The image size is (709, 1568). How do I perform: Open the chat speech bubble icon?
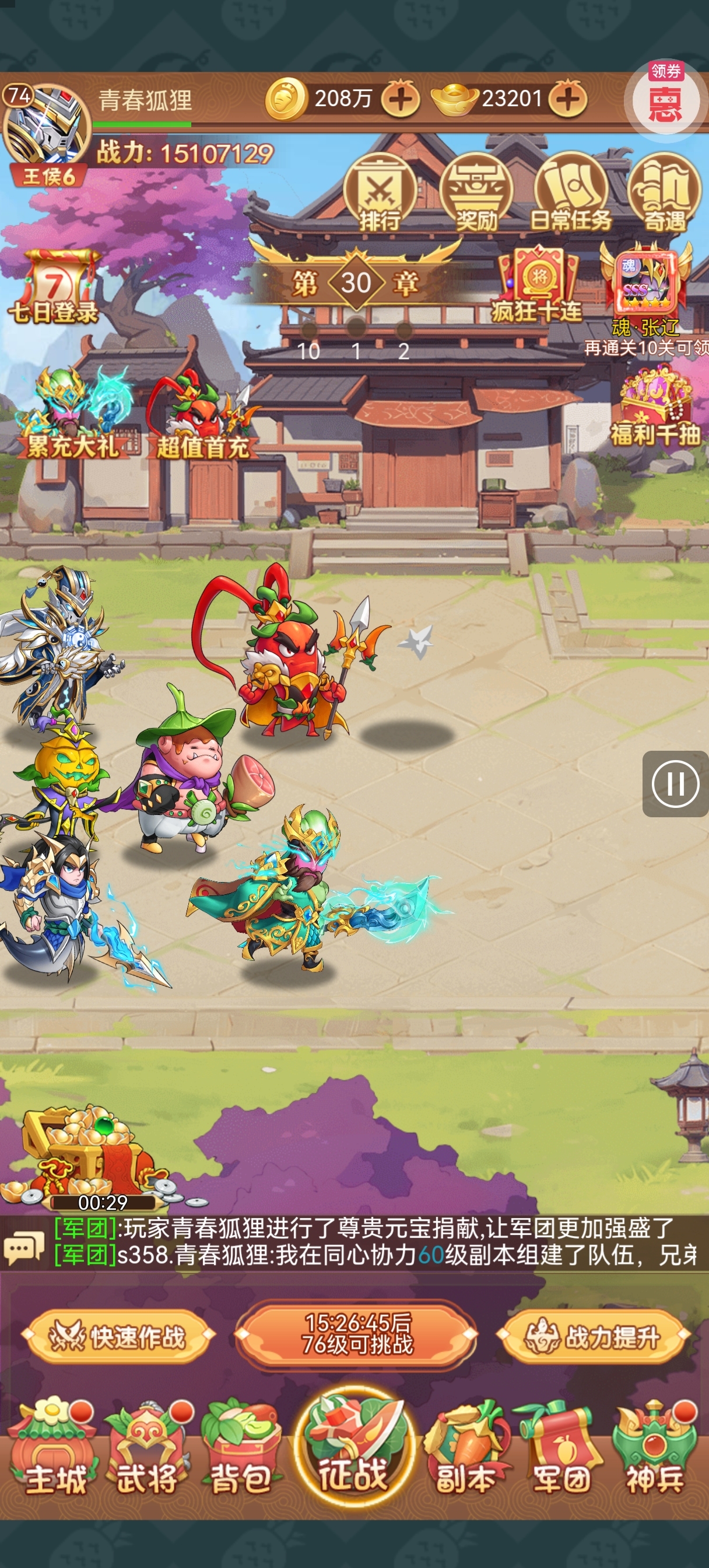24,1248
